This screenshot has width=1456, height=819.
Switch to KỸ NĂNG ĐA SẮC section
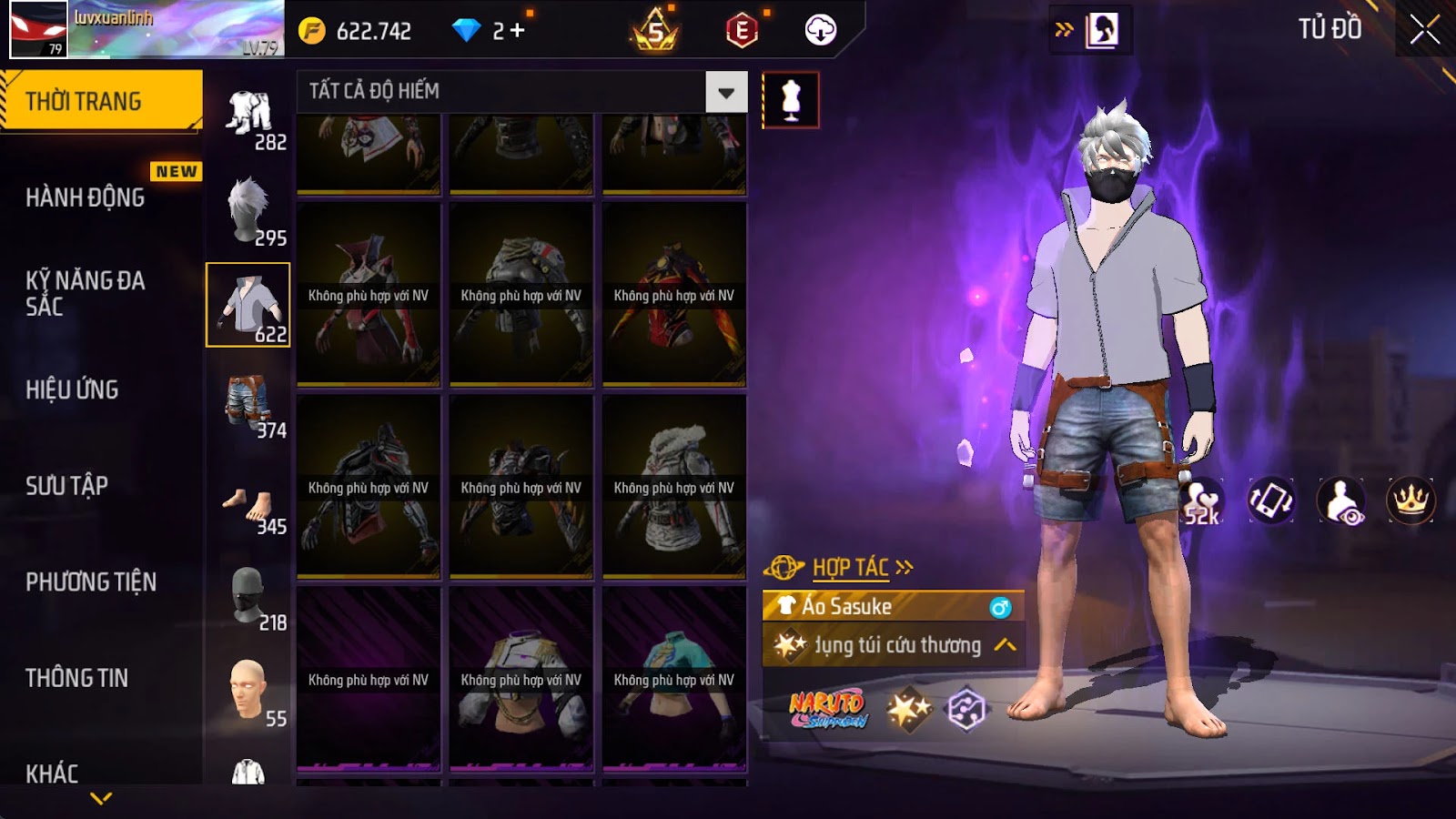(86, 293)
